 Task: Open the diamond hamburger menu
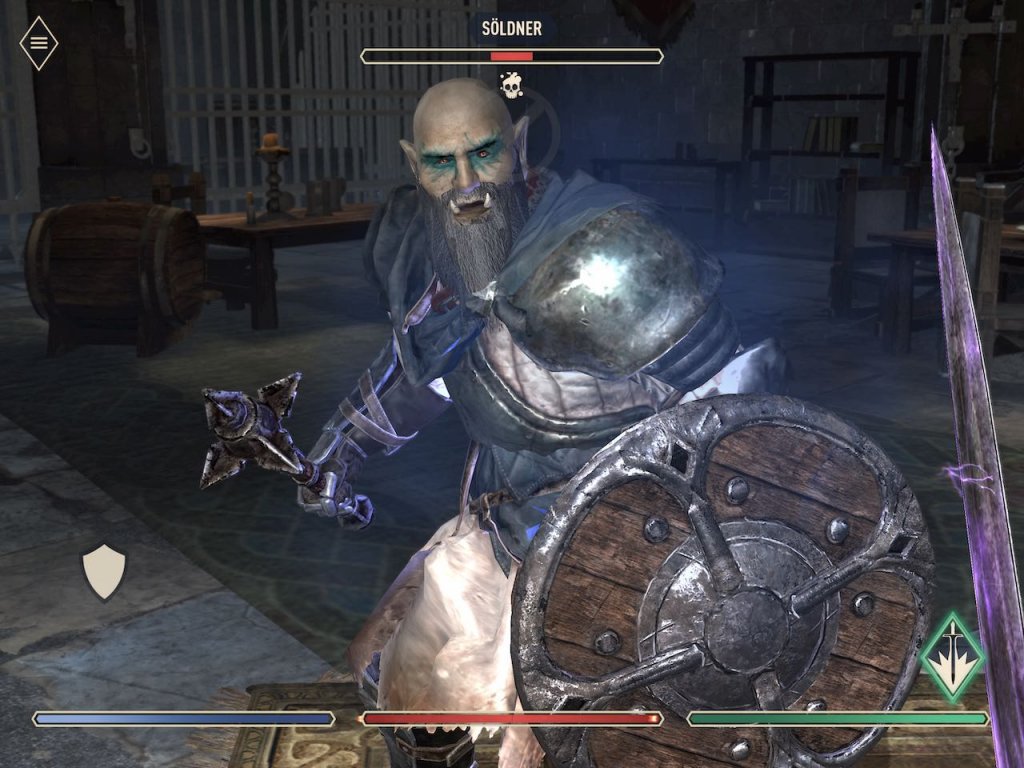pyautogui.click(x=39, y=43)
